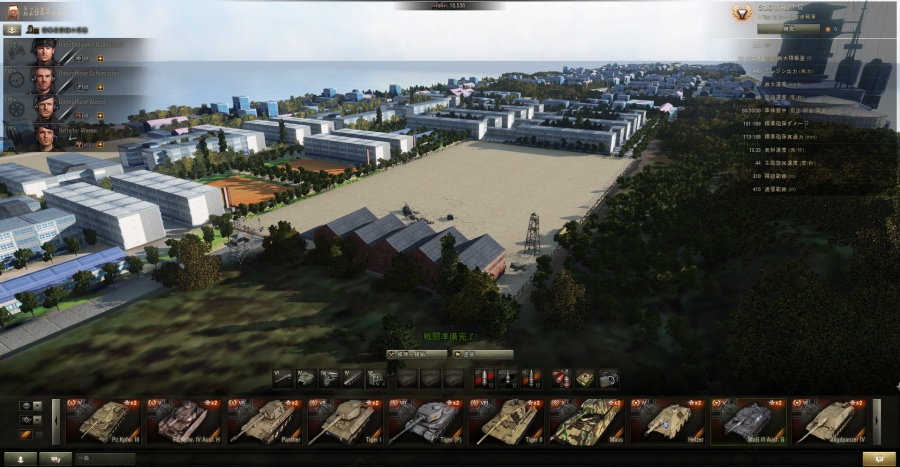Open the repair and resupply button

coord(417,354)
